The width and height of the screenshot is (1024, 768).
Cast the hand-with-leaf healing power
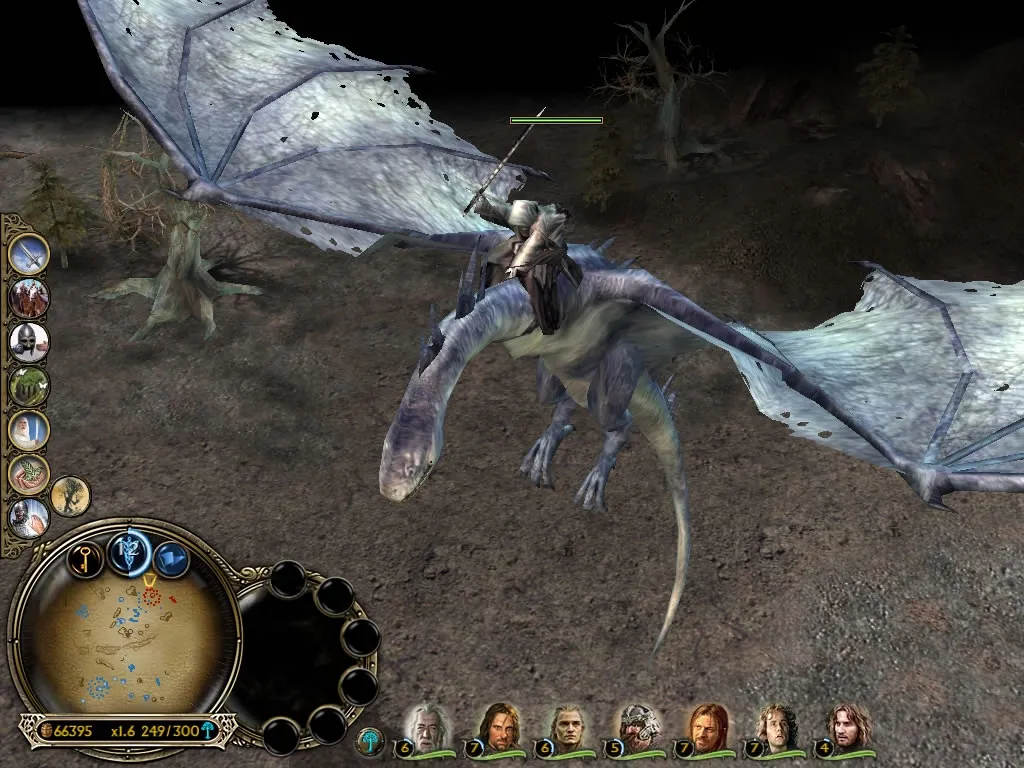click(29, 474)
